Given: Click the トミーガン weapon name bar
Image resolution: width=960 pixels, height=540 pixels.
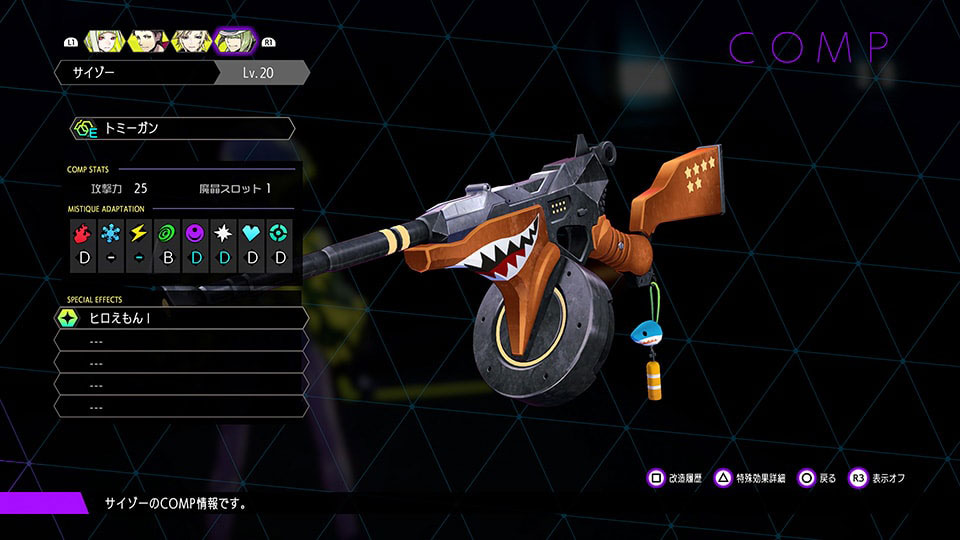Looking at the screenshot, I should point(182,129).
